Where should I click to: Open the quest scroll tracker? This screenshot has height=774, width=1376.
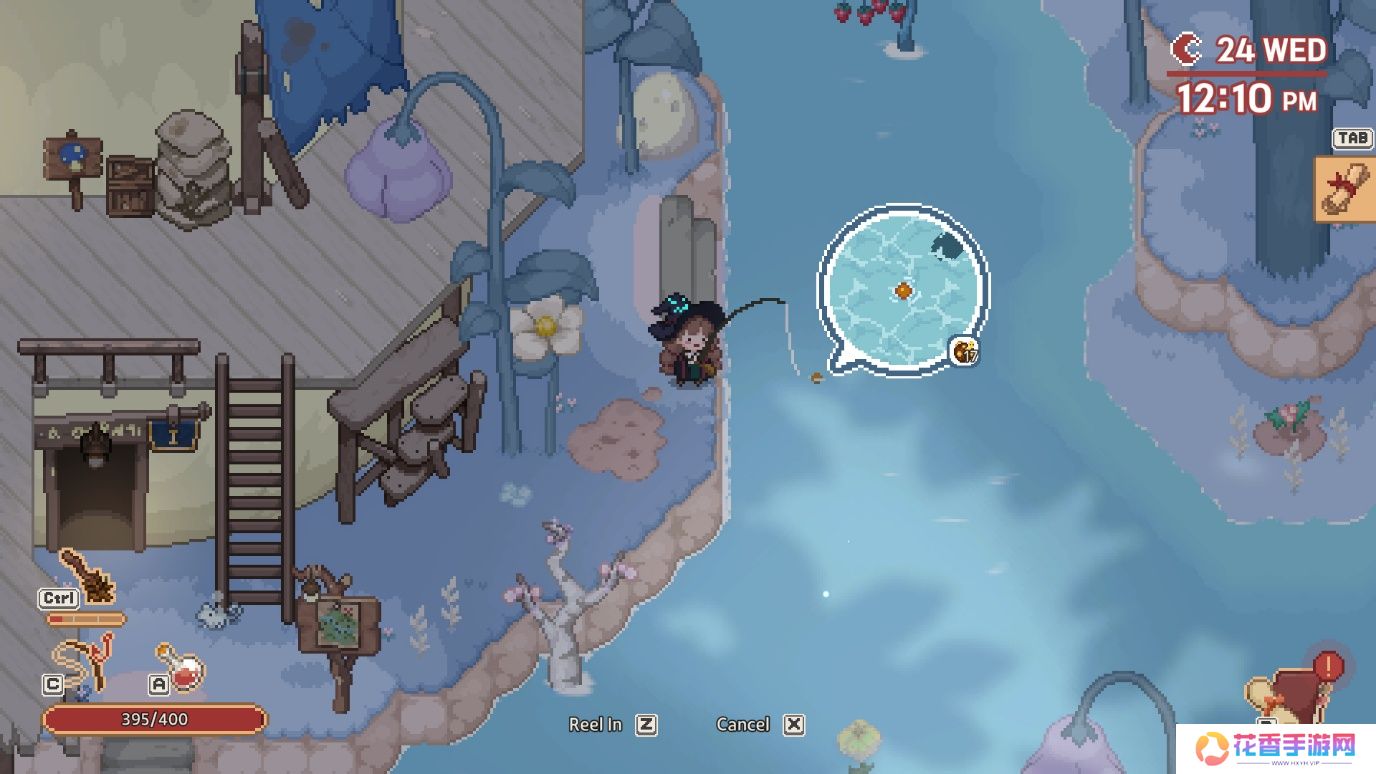coord(1344,189)
